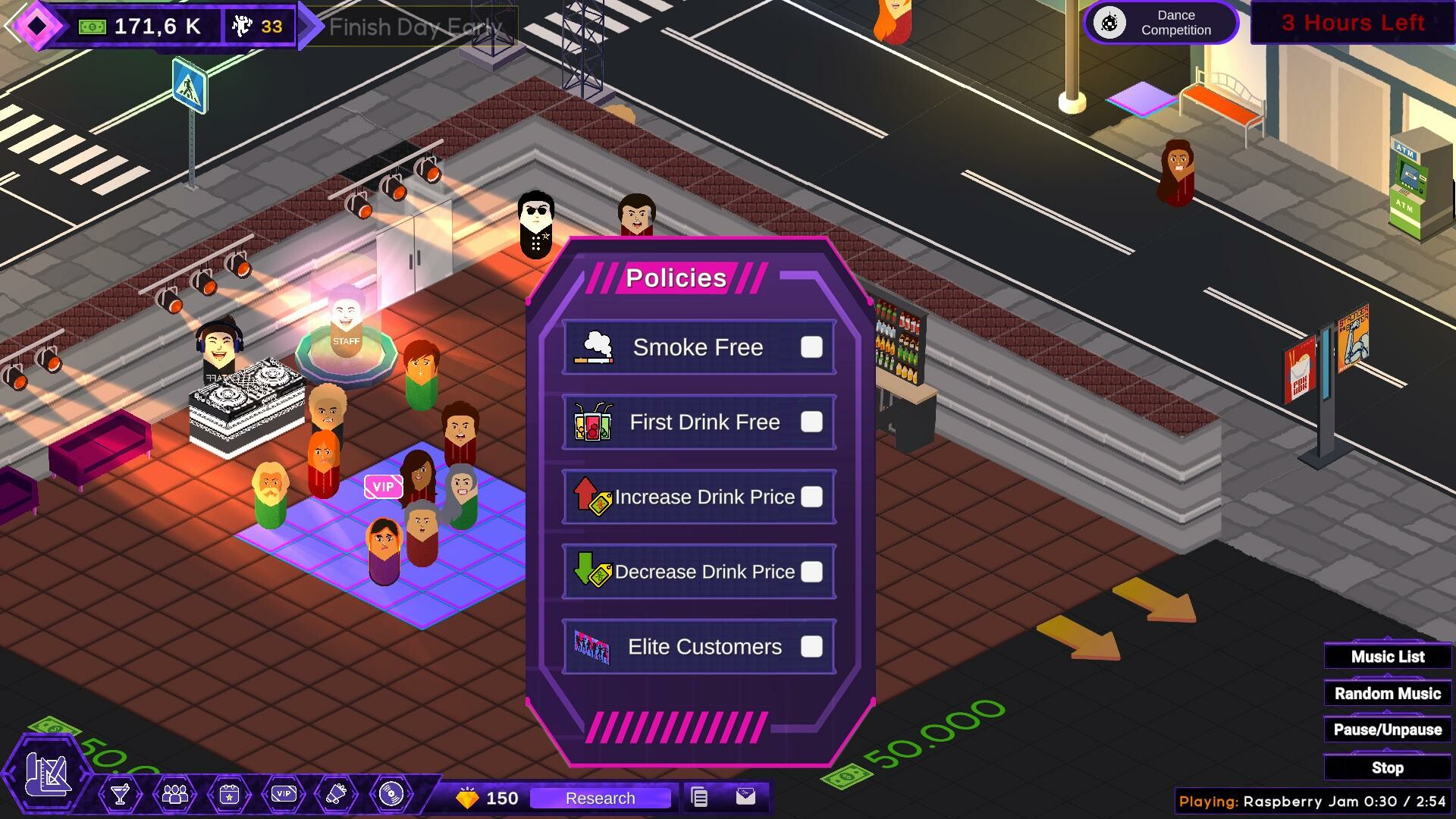Check the Increase Drink Price box
The image size is (1456, 819).
tap(814, 497)
